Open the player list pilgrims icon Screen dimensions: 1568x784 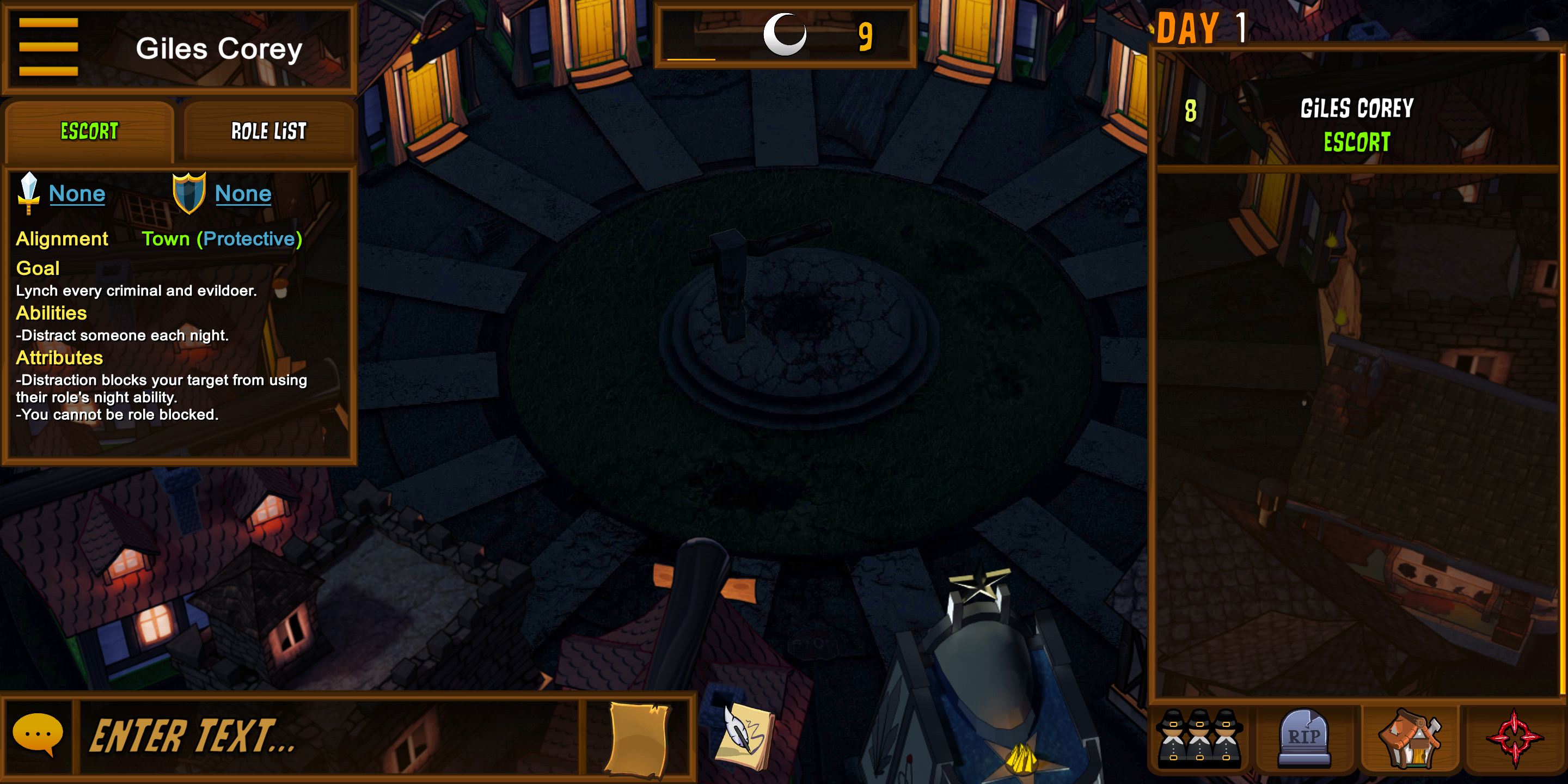tap(1198, 738)
